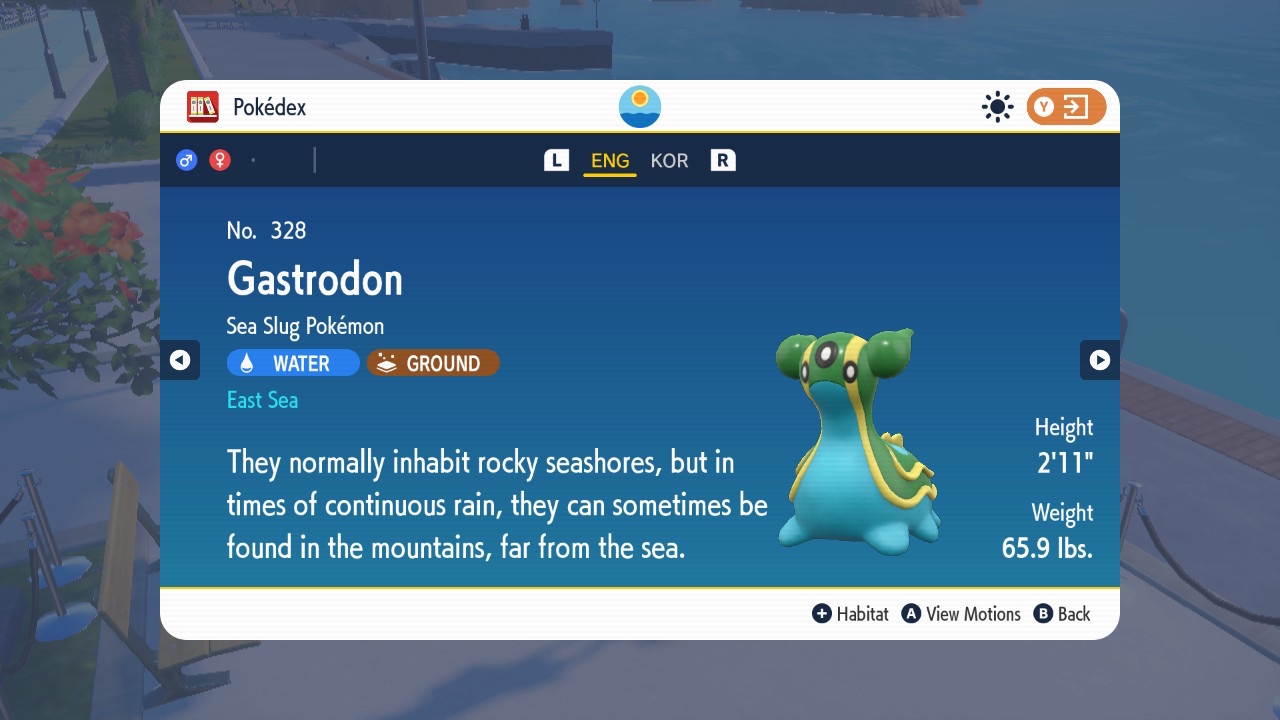
Task: Go to the previous Pokédex entry arrow
Action: coord(180,360)
